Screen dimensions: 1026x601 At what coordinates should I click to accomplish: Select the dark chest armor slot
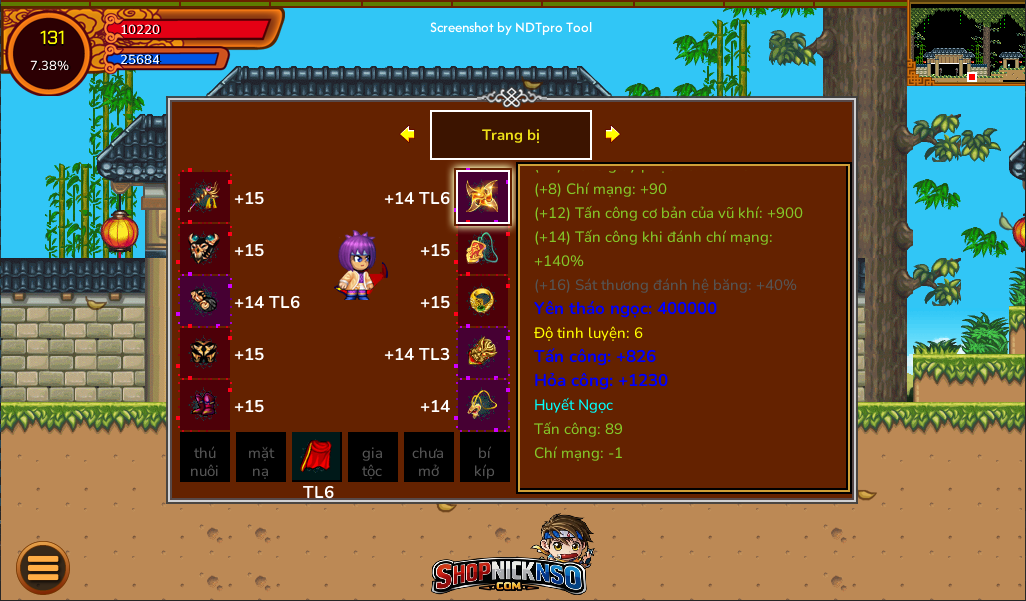pyautogui.click(x=205, y=354)
